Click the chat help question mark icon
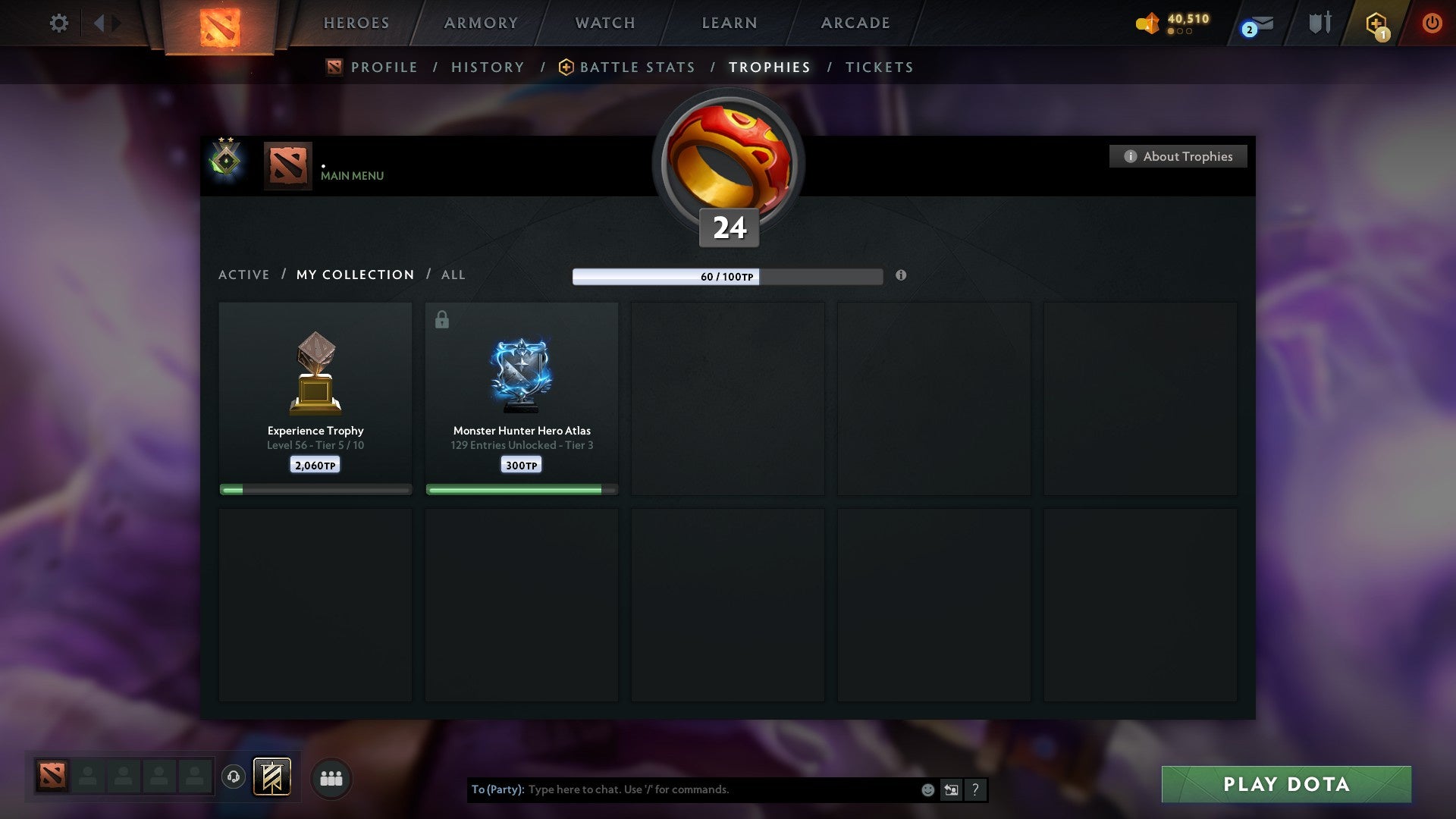Screen dimensions: 1456x819 pos(975,789)
